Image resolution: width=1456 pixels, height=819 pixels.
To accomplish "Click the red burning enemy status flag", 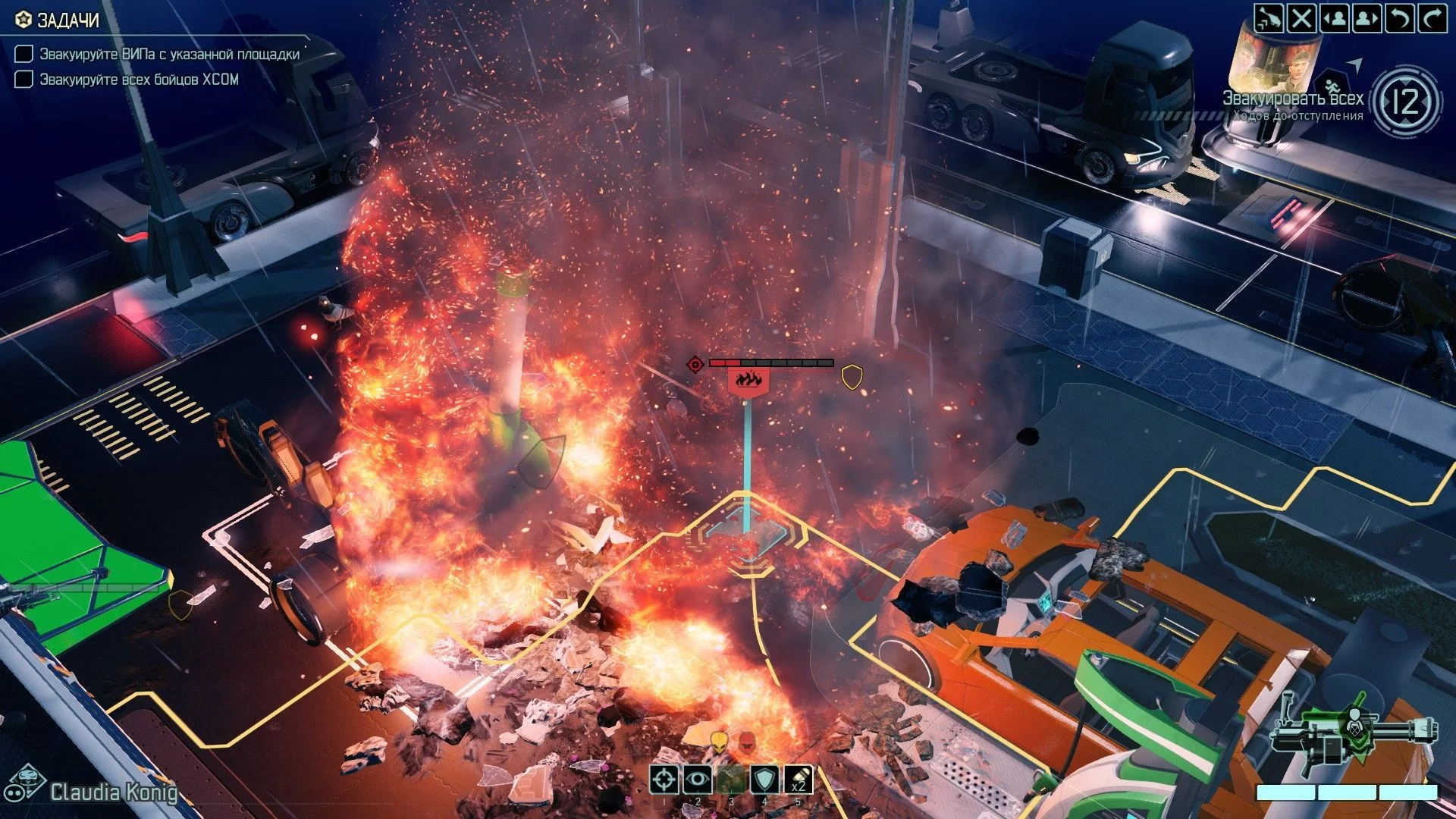I will 748,381.
